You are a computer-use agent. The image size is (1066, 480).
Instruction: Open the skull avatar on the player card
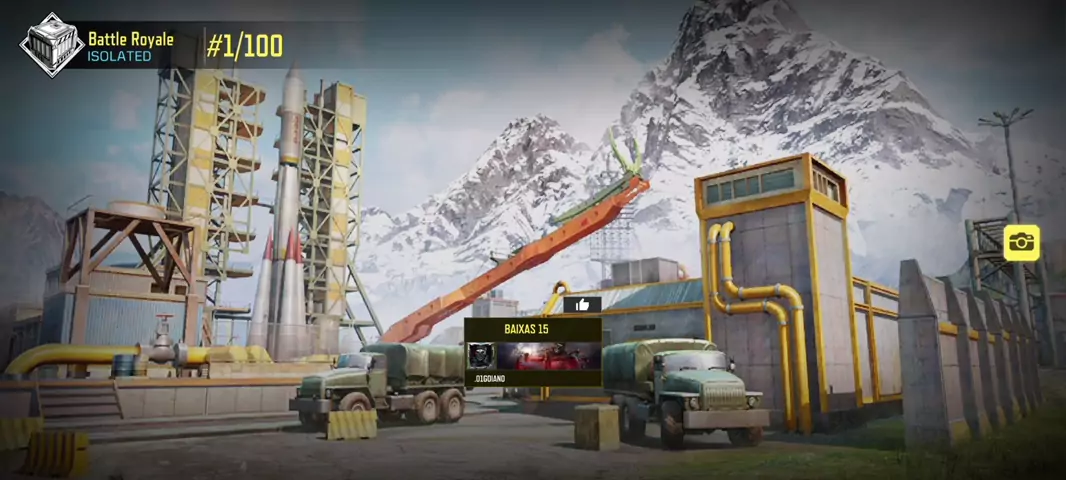click(481, 356)
